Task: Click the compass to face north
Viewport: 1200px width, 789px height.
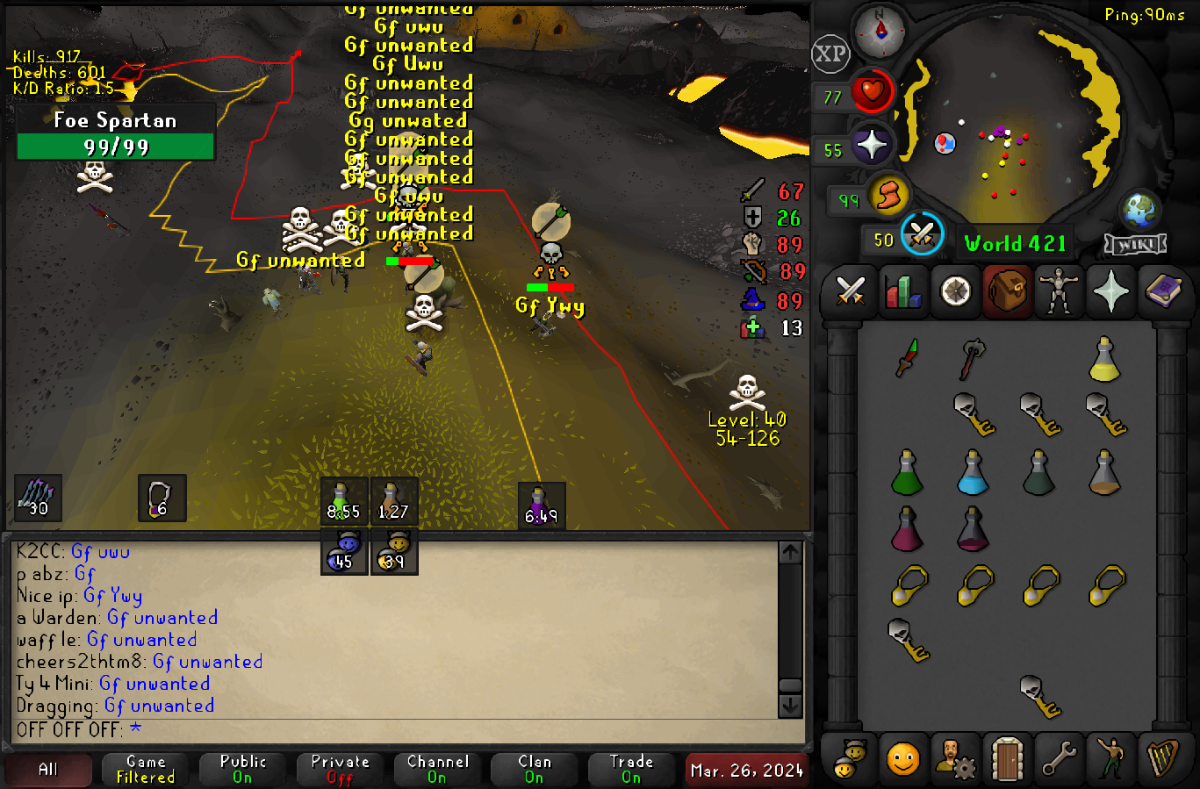Action: click(880, 31)
